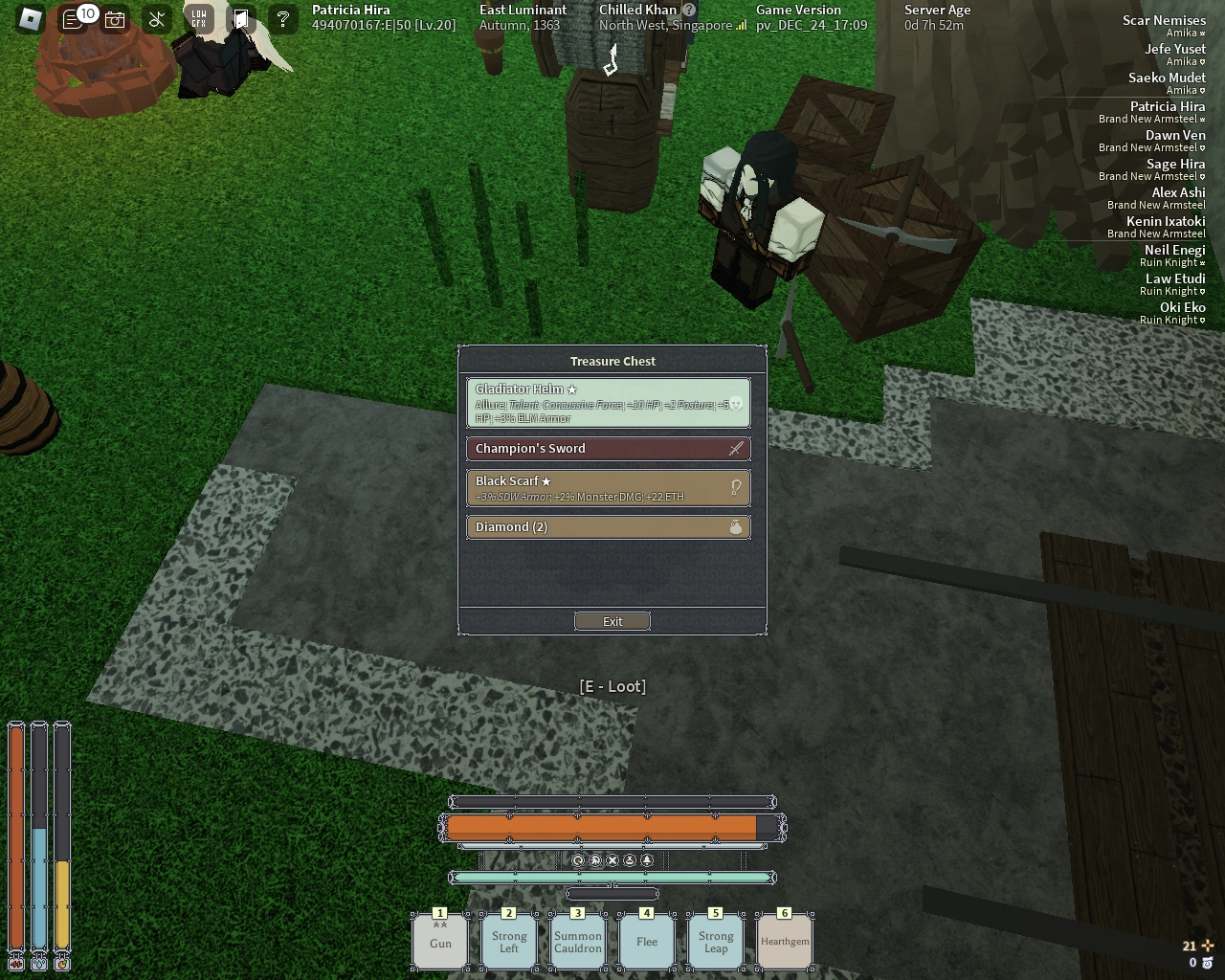
Task: Toggle the X status icon above the hotbar
Action: pyautogui.click(x=612, y=859)
